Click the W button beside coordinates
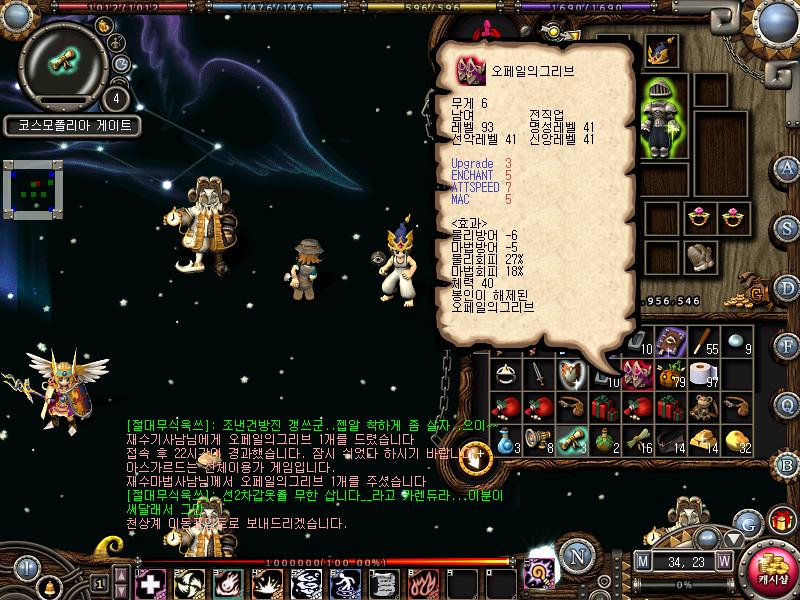The height and width of the screenshot is (600, 800). [x=723, y=562]
